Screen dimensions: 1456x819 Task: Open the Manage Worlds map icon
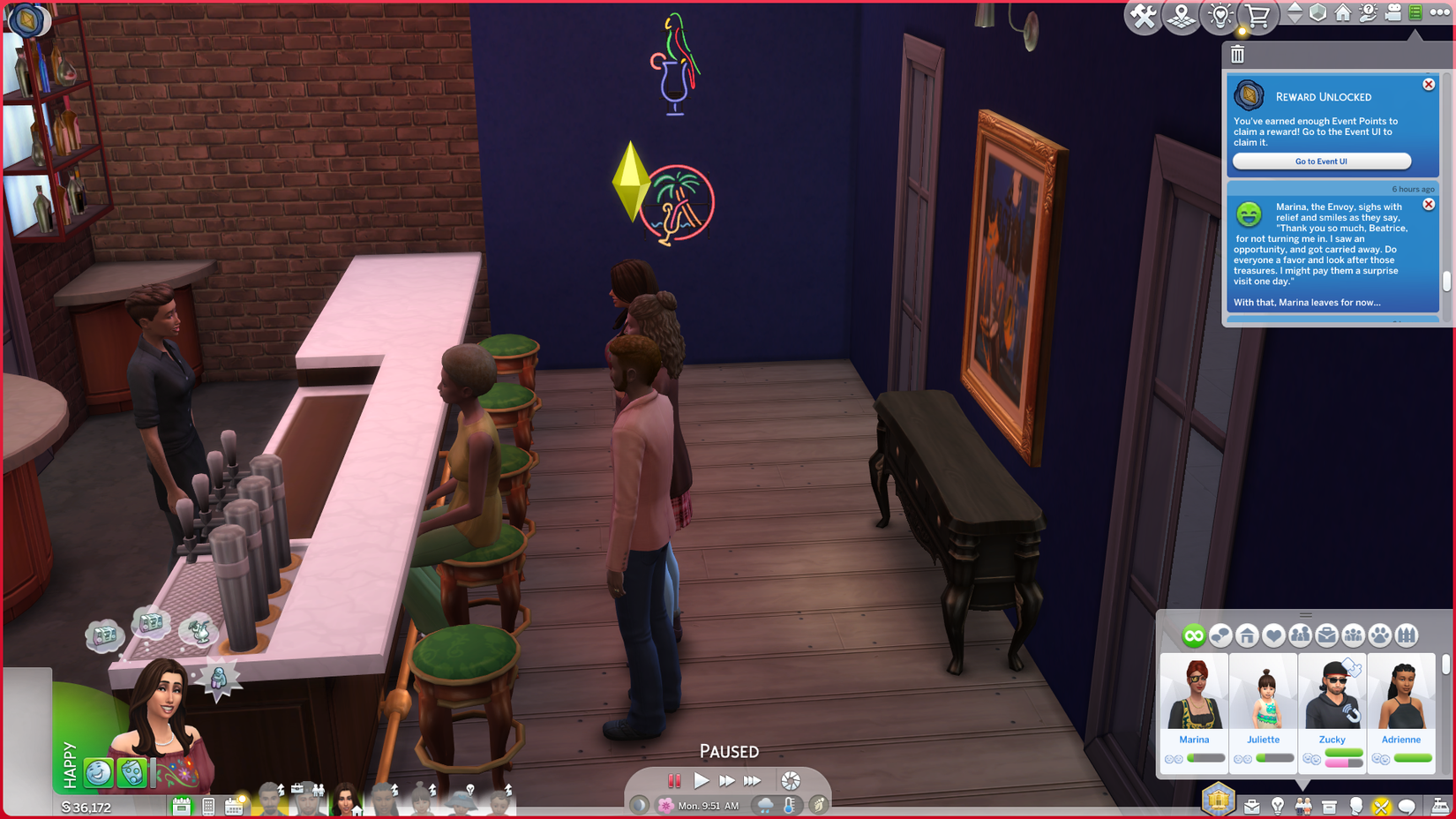(x=1182, y=15)
